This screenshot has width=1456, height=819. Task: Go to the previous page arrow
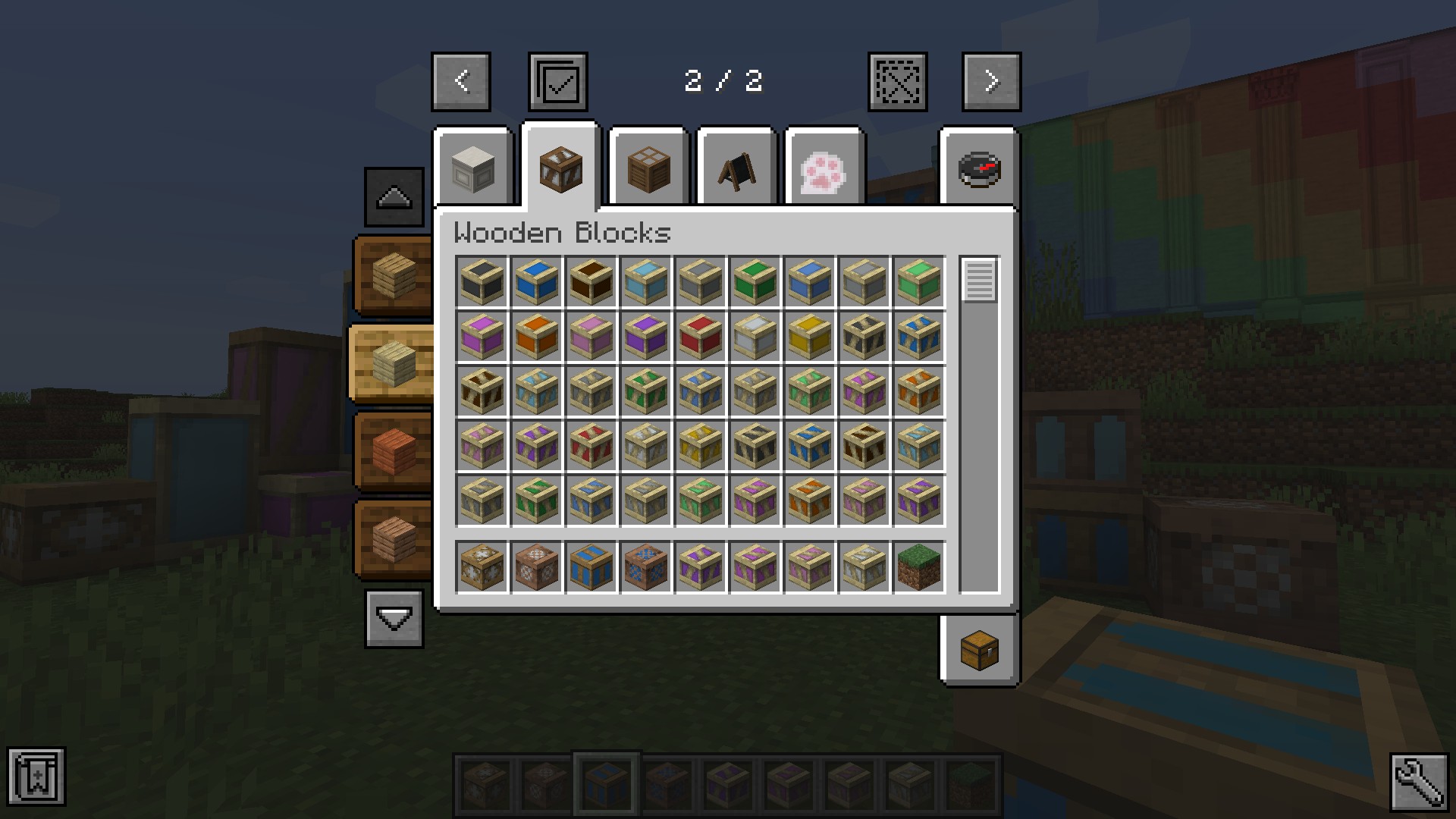click(461, 82)
